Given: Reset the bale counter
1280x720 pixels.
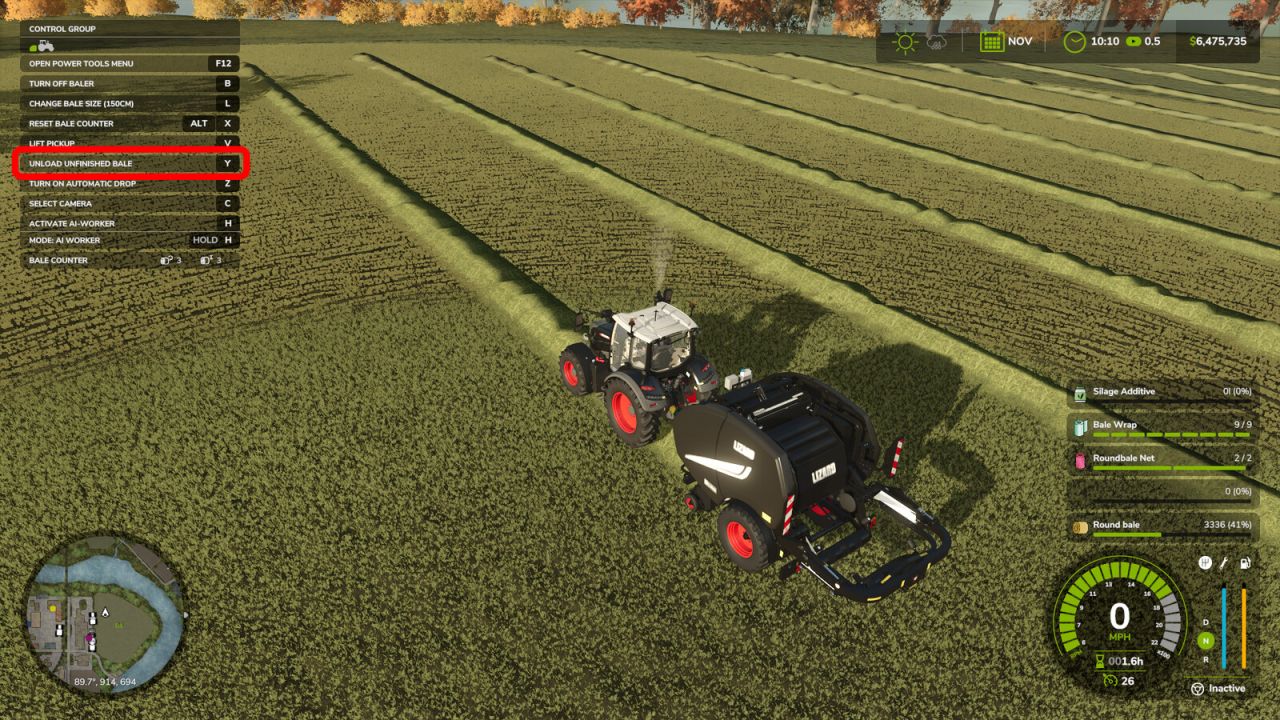Looking at the screenshot, I should pyautogui.click(x=128, y=123).
